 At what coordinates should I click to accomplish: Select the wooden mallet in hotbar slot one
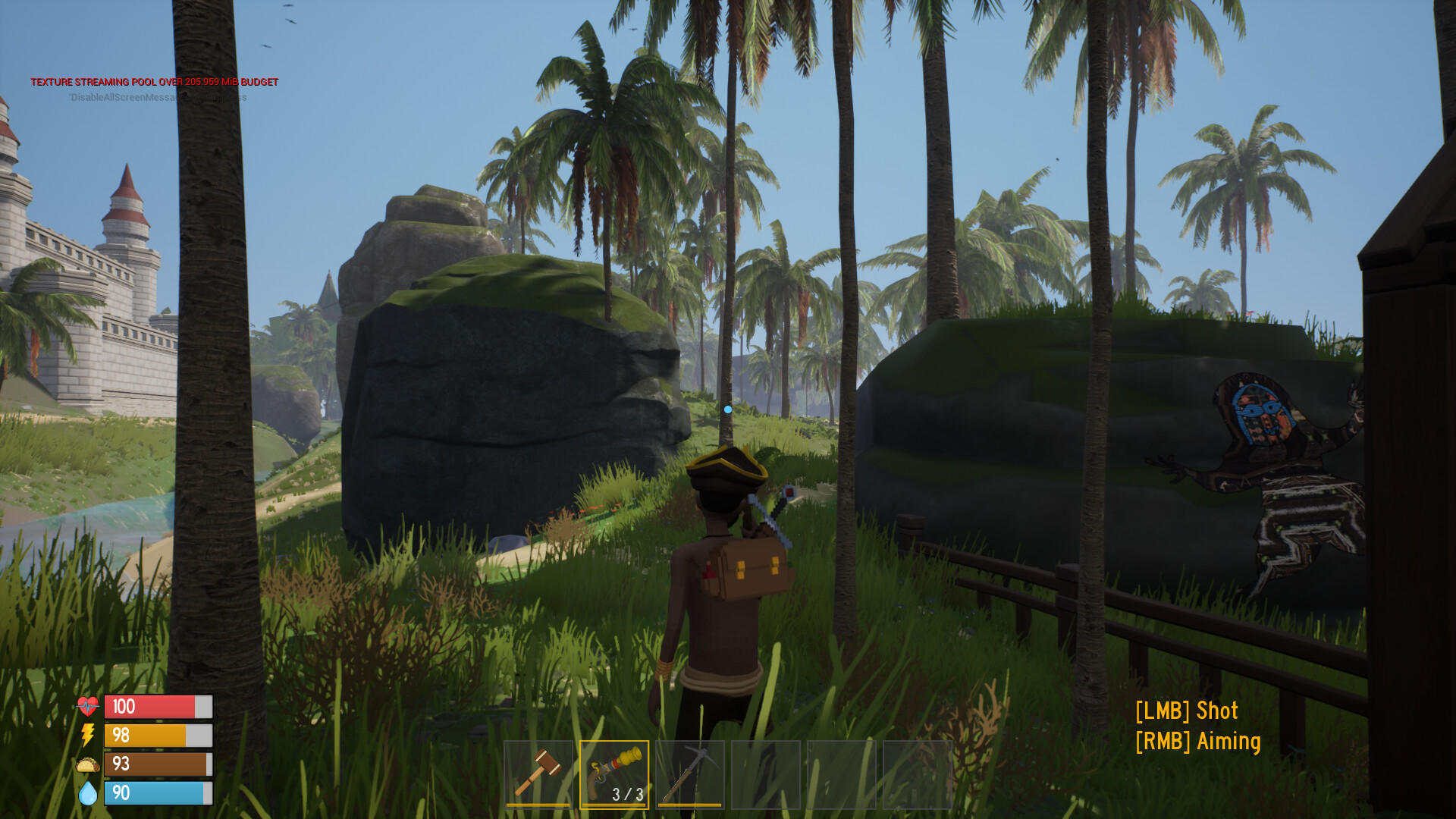(x=538, y=774)
